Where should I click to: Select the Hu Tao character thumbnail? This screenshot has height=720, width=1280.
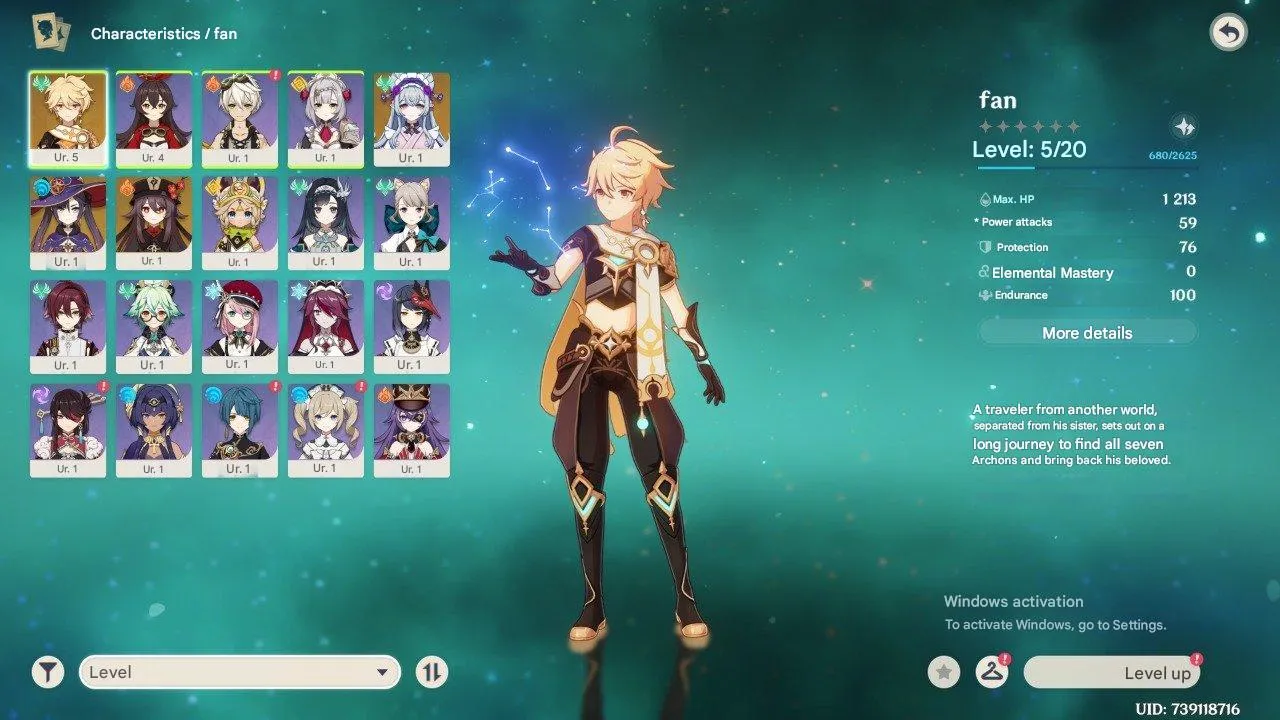point(154,222)
